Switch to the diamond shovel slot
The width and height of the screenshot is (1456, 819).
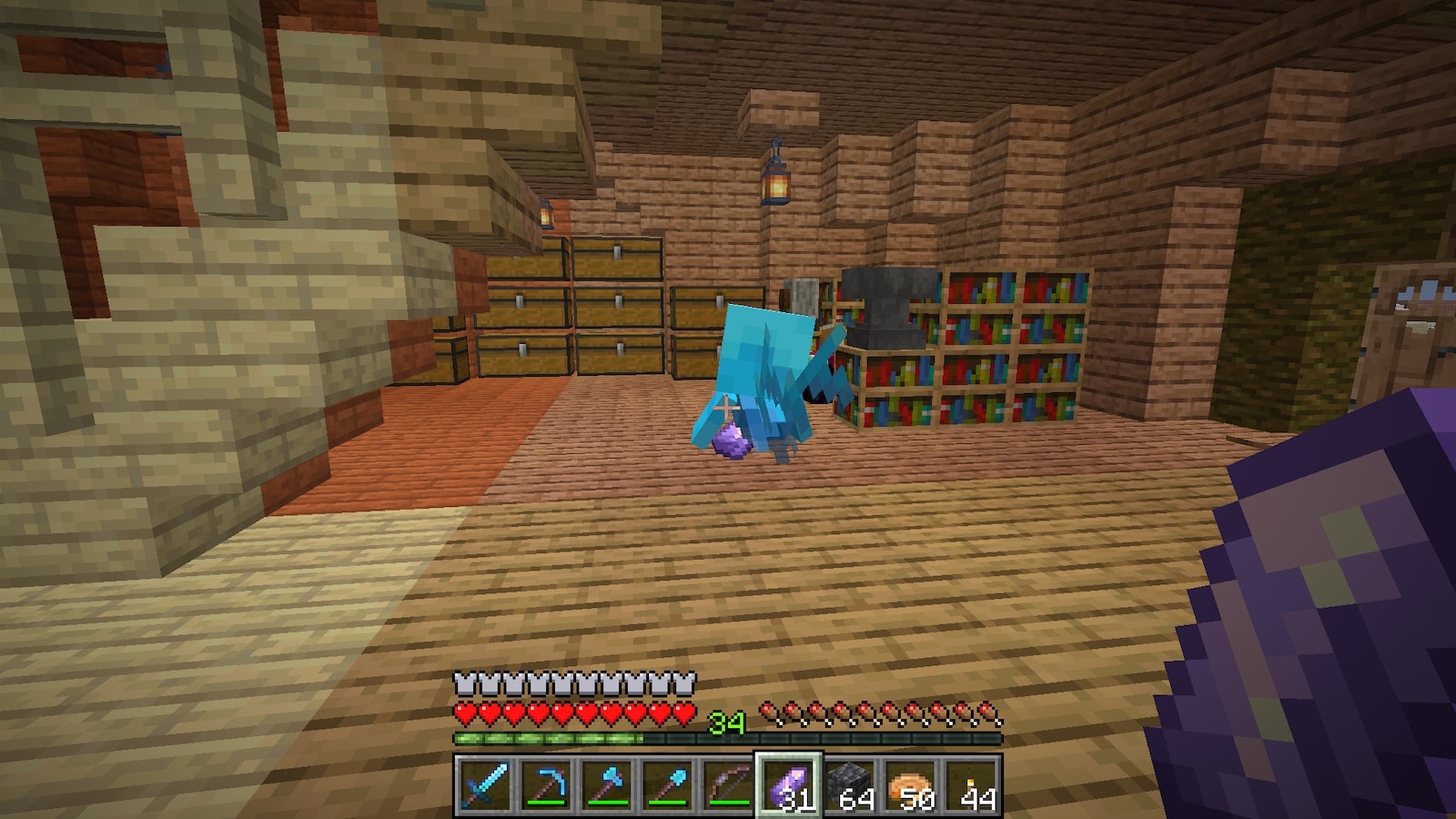[667, 784]
